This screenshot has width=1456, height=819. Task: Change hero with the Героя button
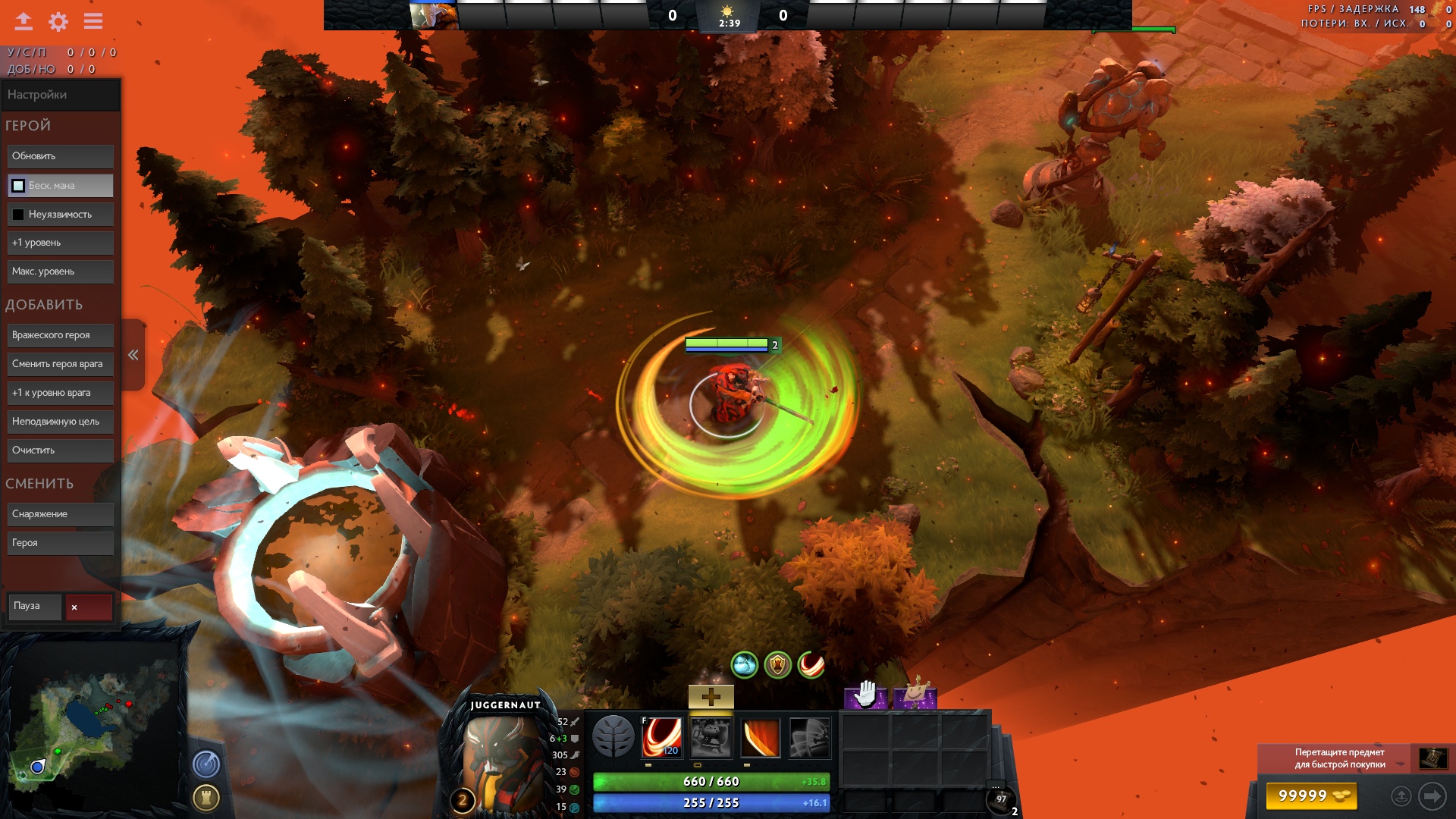click(60, 543)
